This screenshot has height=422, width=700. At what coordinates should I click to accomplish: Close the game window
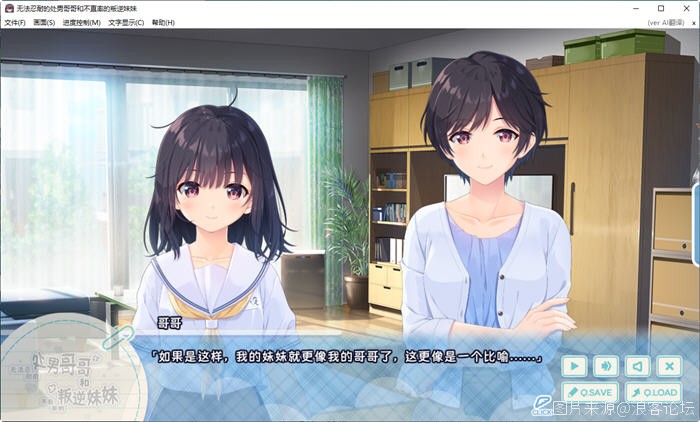[685, 8]
